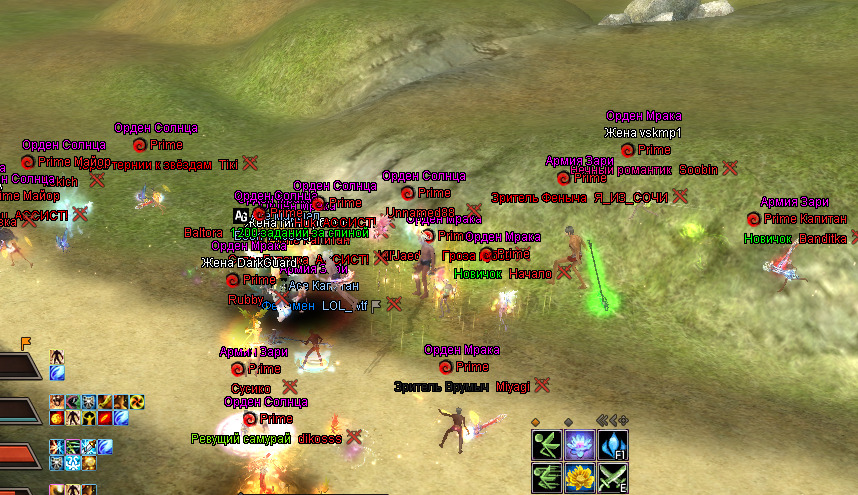Click the single-left arrow above skill bar

(613, 420)
